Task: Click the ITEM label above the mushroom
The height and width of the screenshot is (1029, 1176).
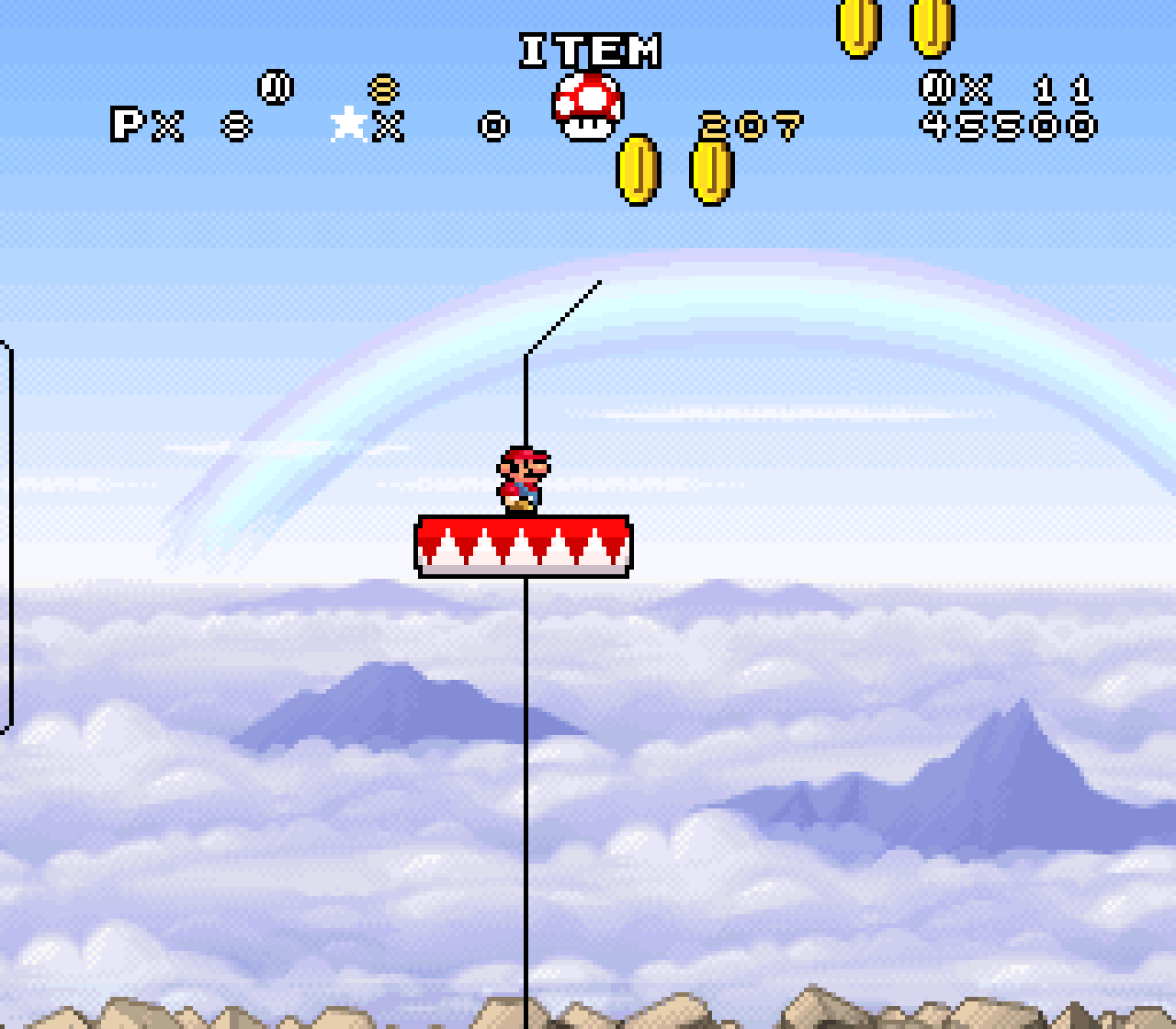Action: (589, 51)
